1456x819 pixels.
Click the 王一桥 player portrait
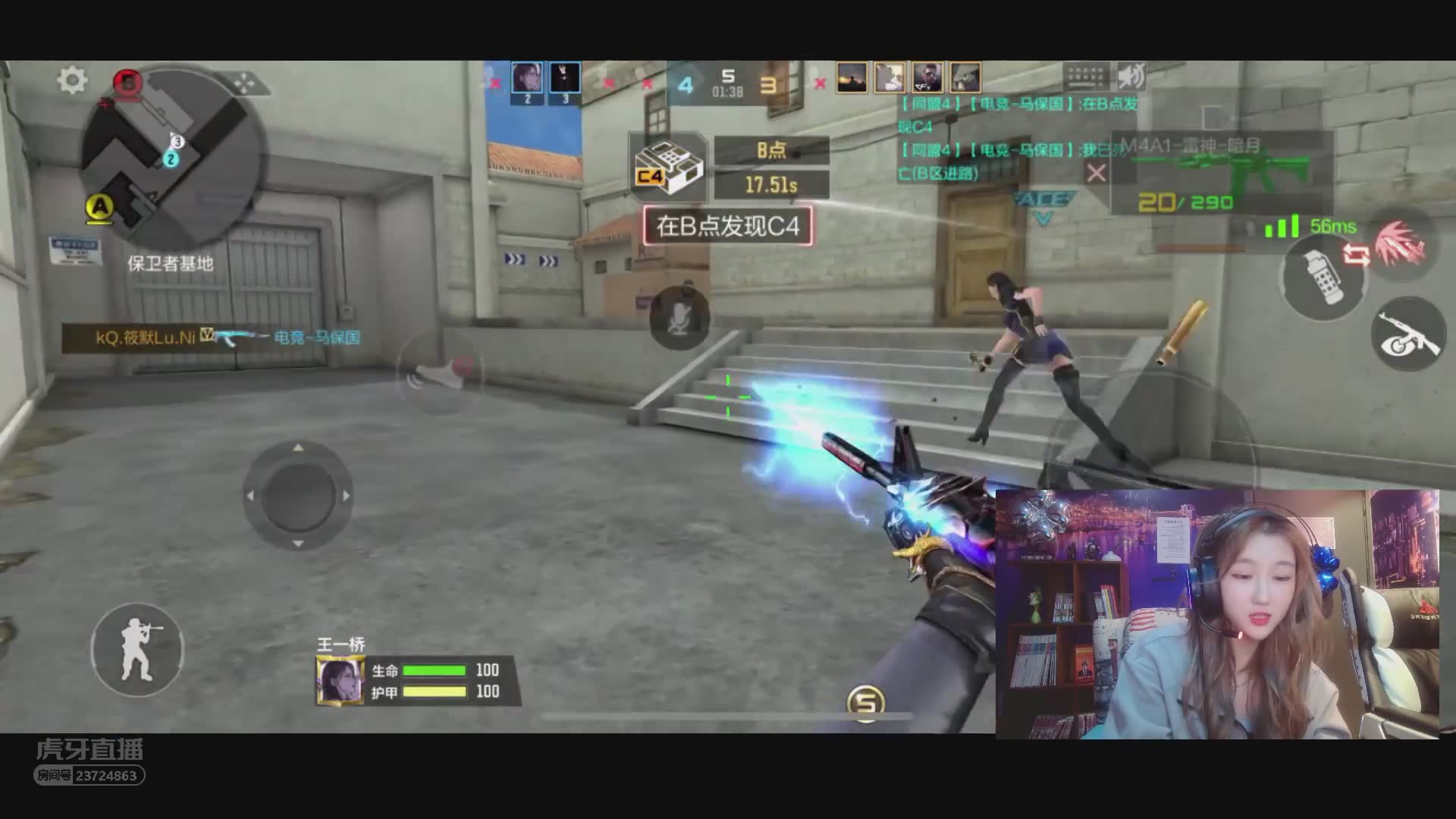click(x=340, y=680)
